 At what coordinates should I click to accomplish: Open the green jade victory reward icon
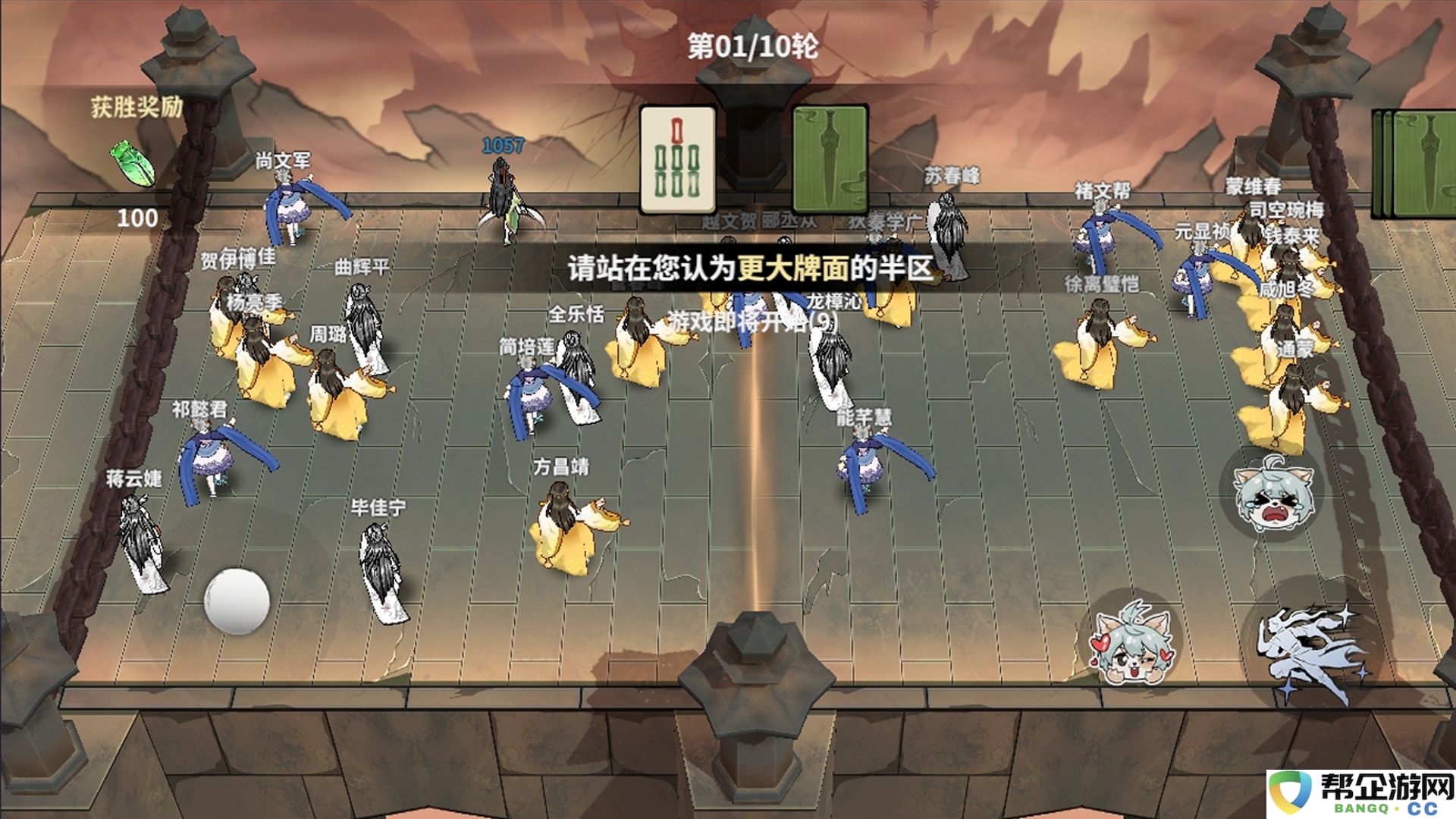point(133,163)
